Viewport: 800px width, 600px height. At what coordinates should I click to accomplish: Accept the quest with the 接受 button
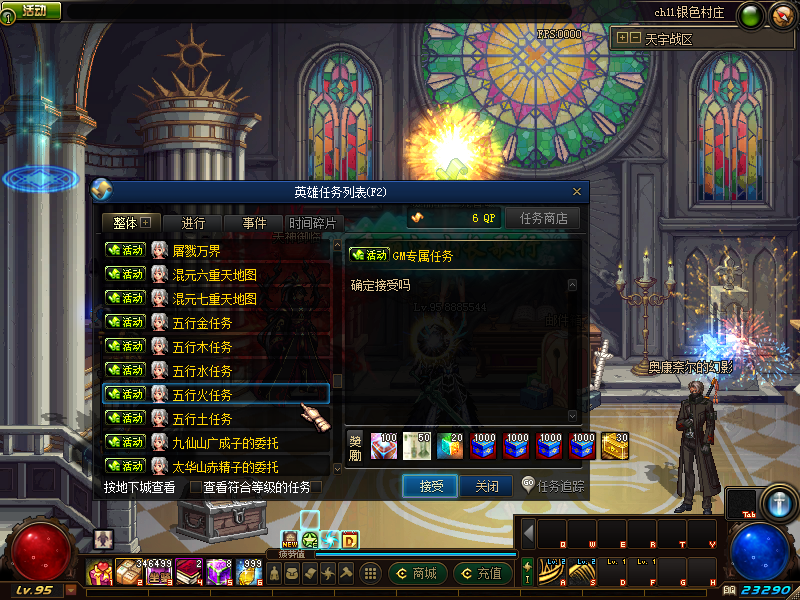(x=430, y=486)
